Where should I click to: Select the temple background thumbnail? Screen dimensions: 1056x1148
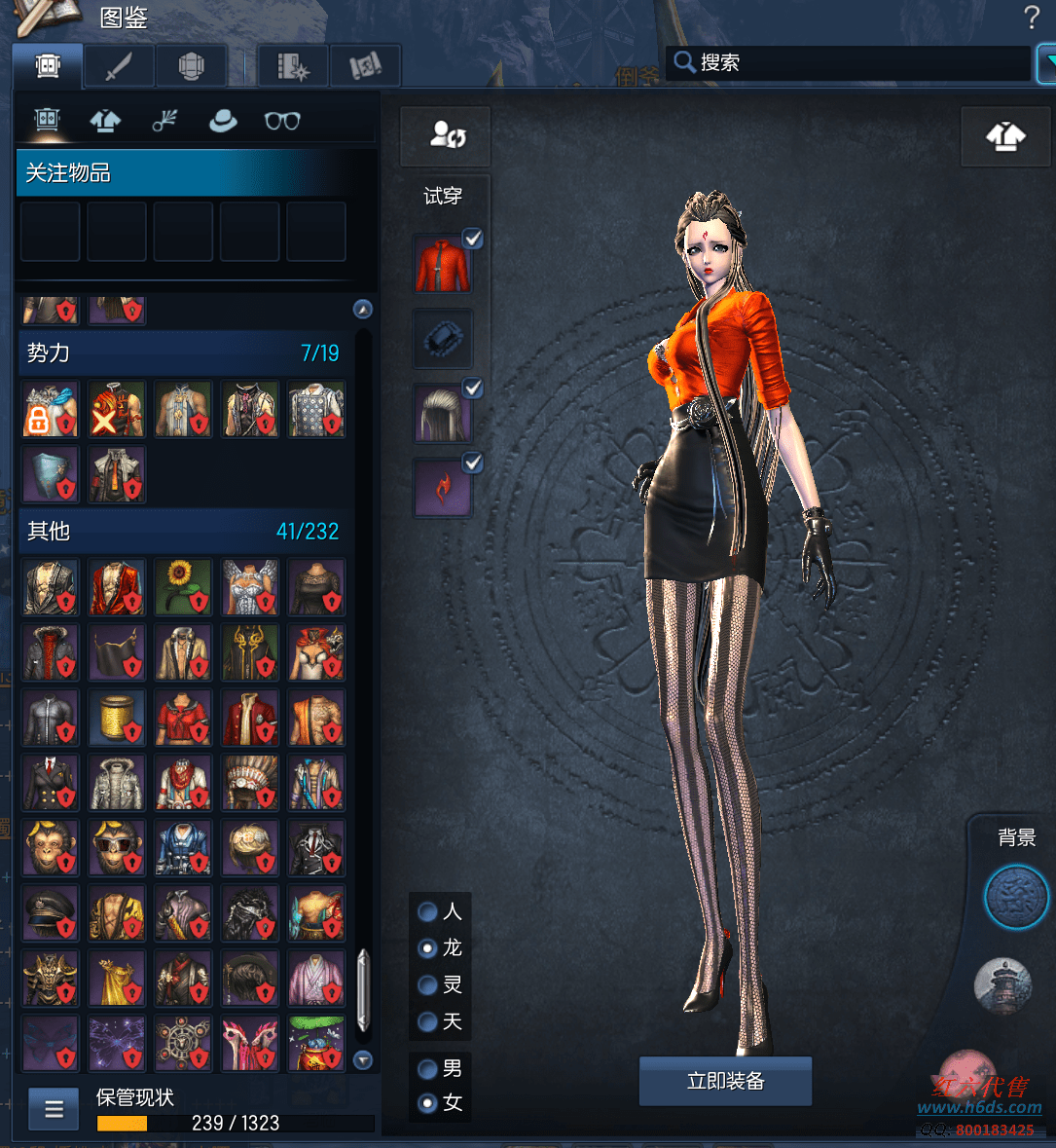pyautogui.click(x=1002, y=985)
